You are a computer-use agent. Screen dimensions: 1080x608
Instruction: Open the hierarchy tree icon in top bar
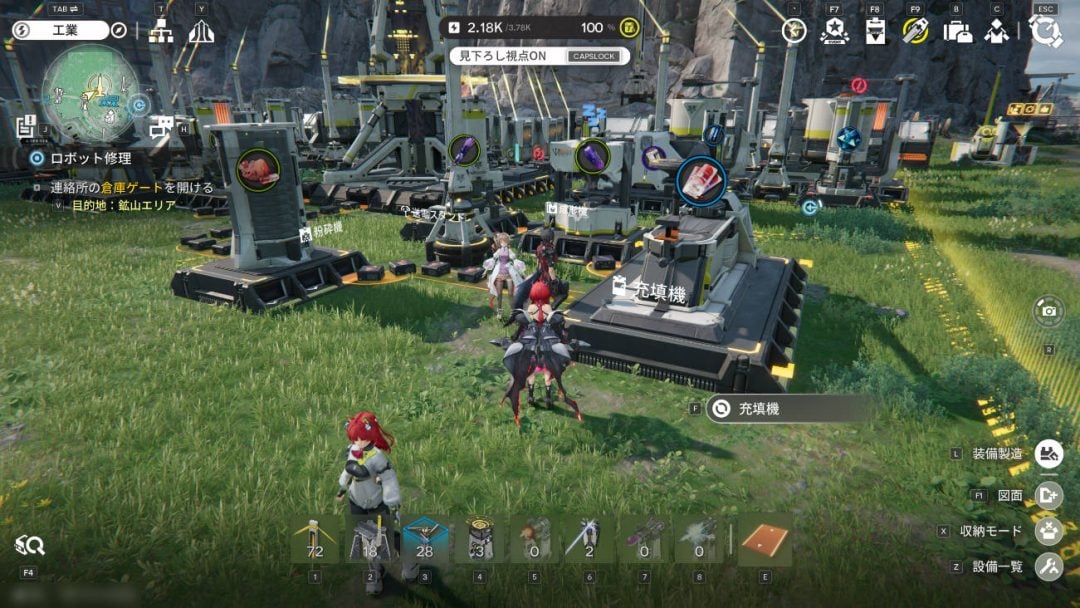161,31
